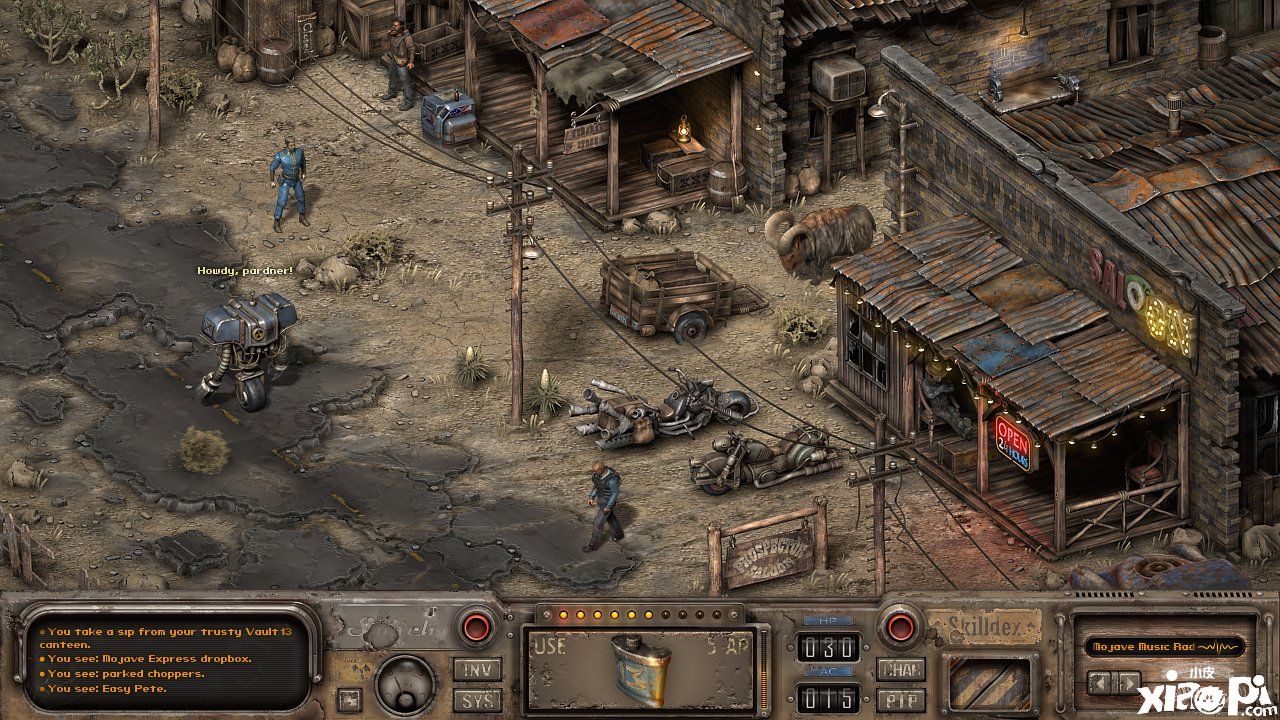Select the Mojave Music Radio display
The image size is (1280, 720).
tap(1165, 647)
